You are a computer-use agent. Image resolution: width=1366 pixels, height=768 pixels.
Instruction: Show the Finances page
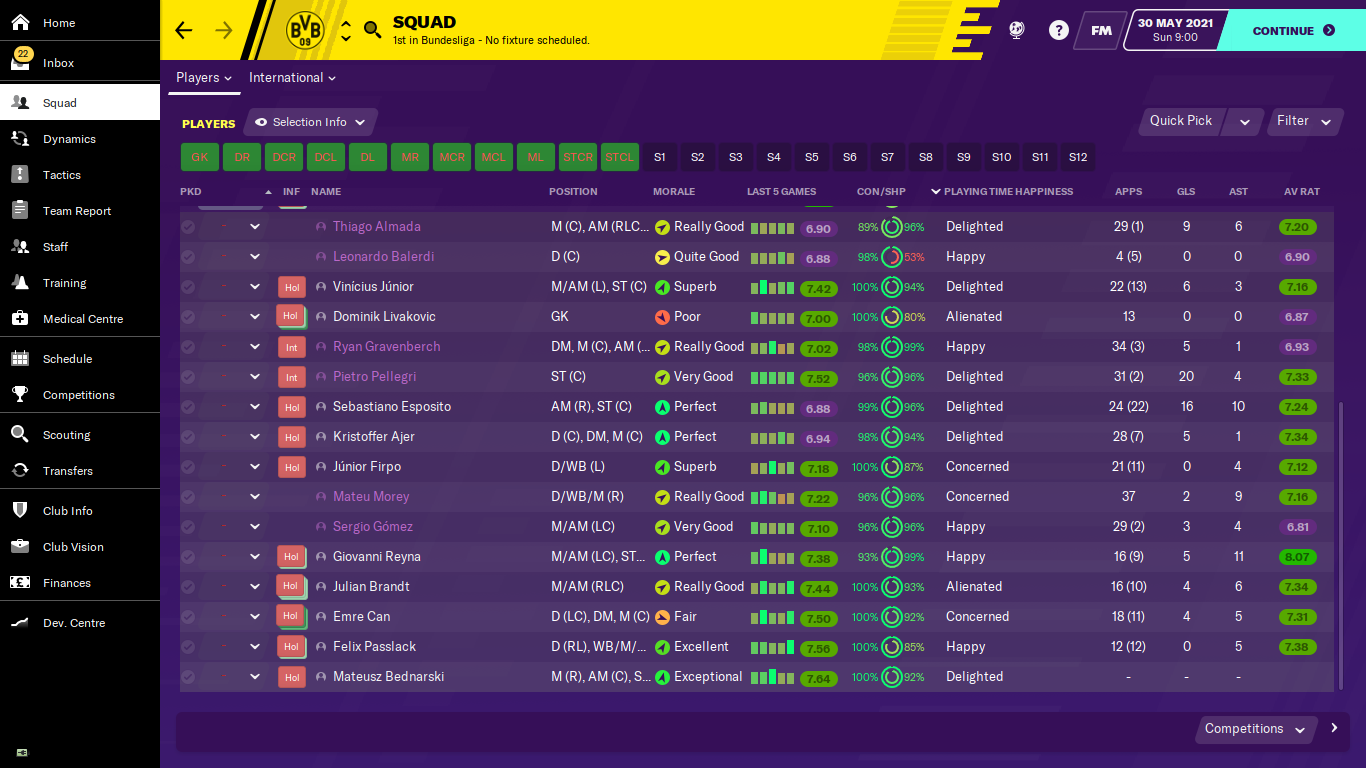click(66, 583)
